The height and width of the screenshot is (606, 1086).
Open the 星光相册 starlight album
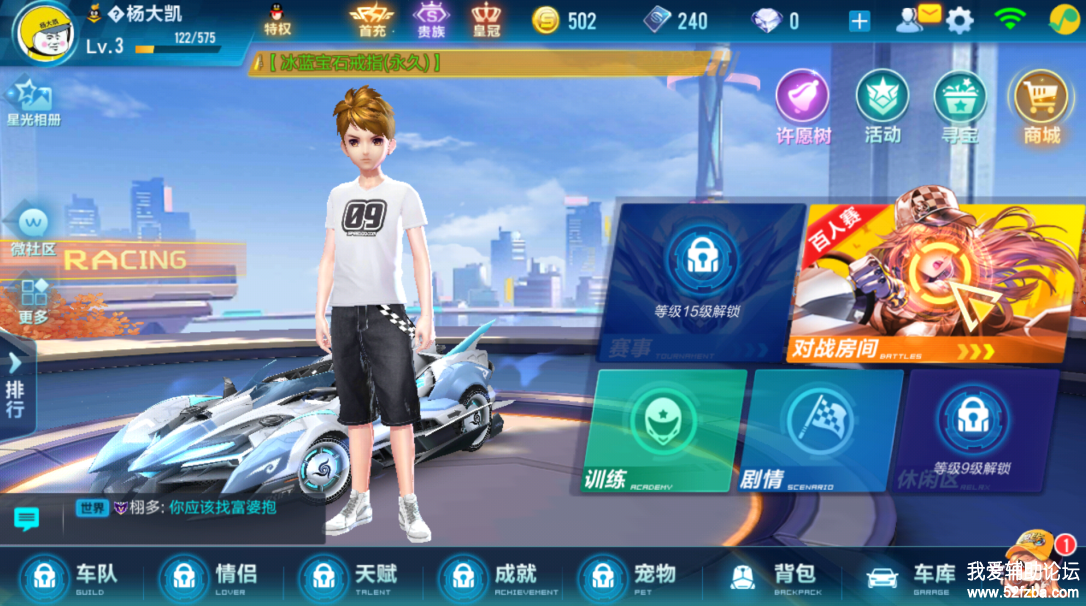[x=33, y=102]
